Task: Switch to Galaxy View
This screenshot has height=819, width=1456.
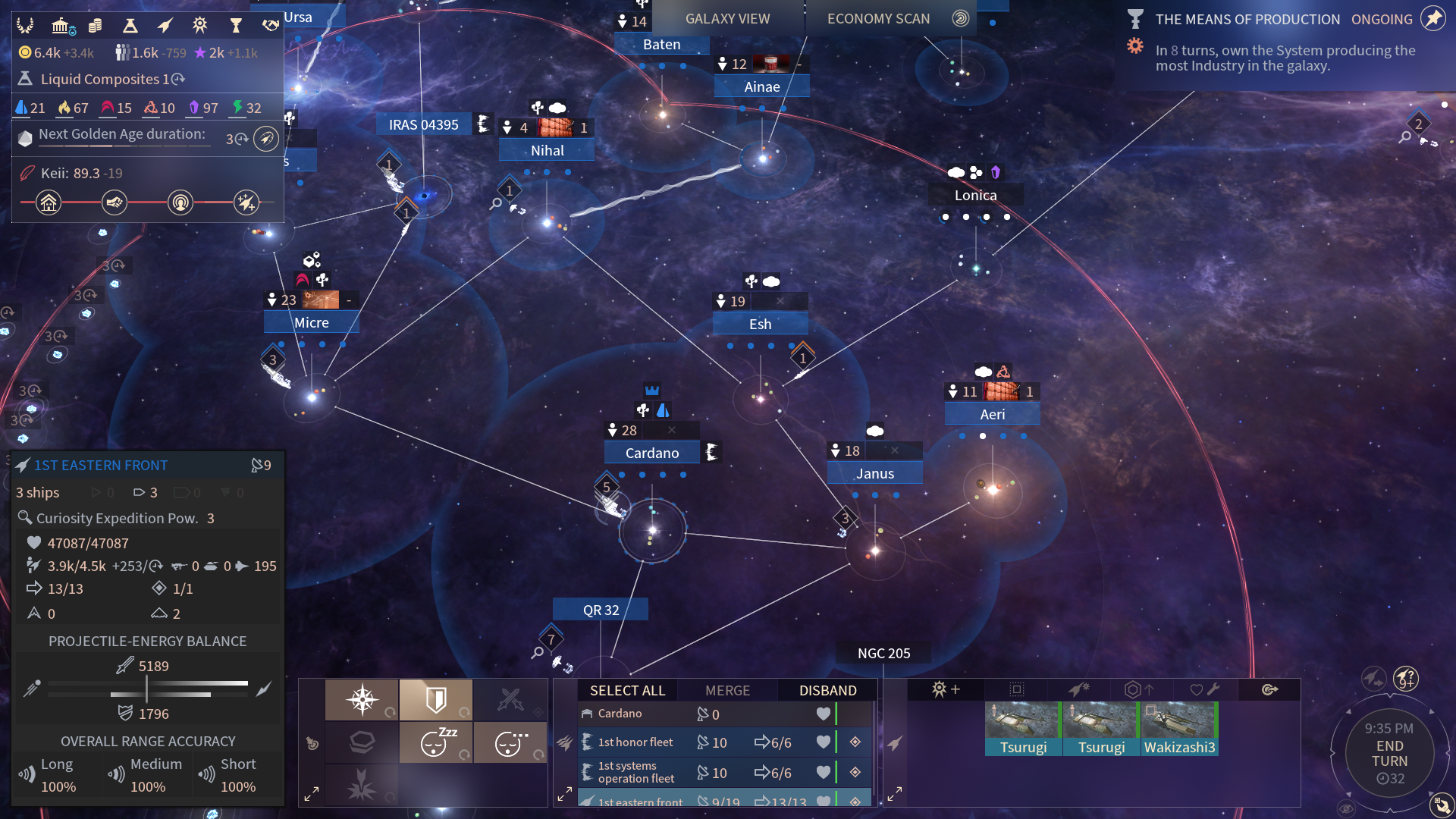Action: click(x=727, y=19)
